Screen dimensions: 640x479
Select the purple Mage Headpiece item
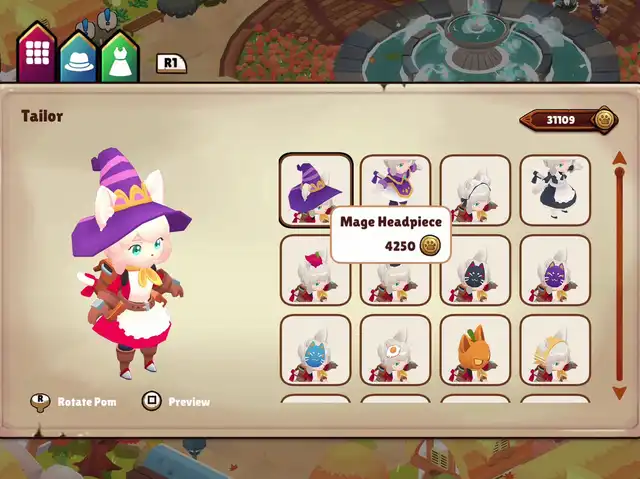[x=315, y=189]
